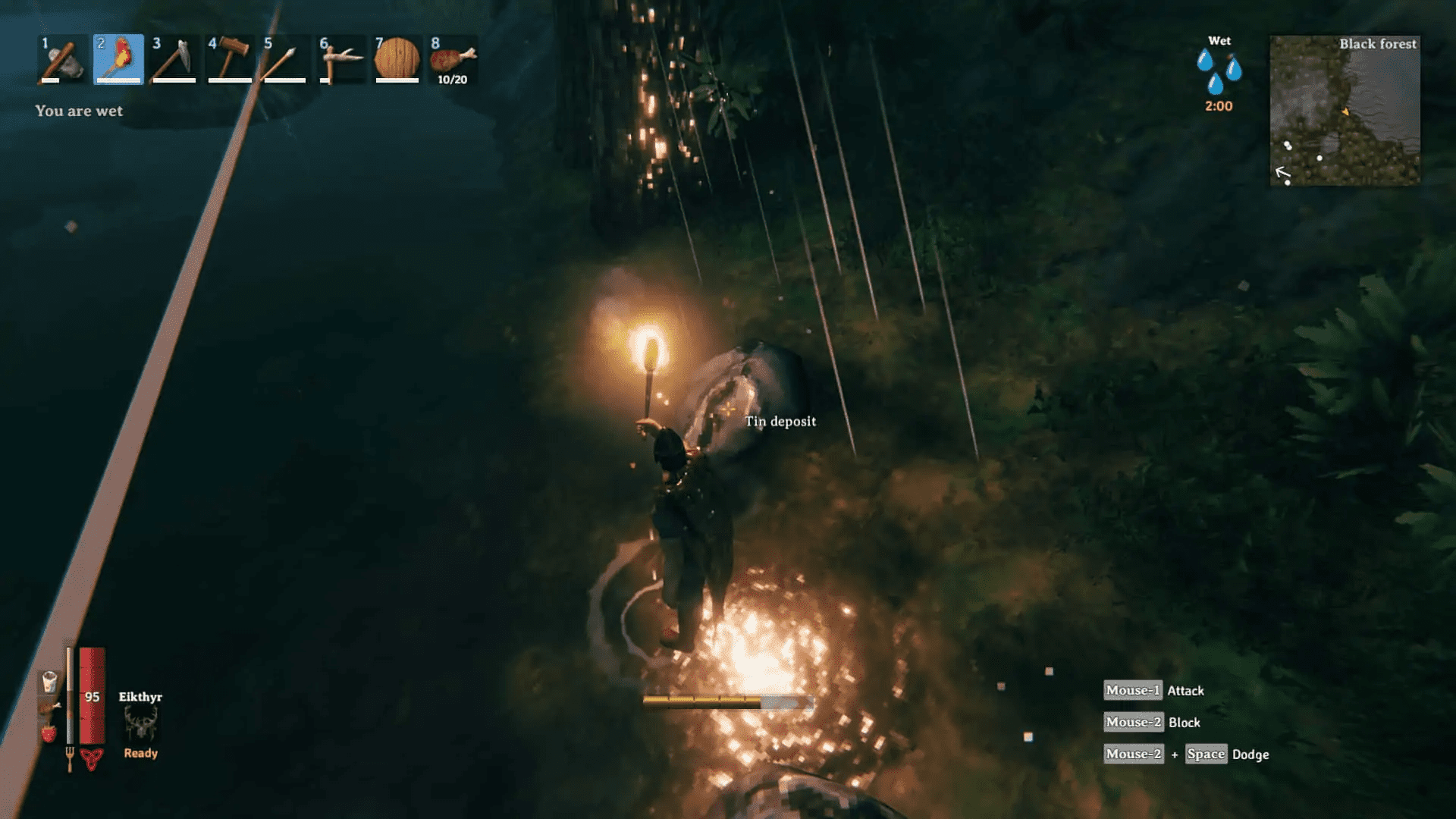Click the player arrow on the minimap
The height and width of the screenshot is (819, 1456).
click(x=1346, y=111)
